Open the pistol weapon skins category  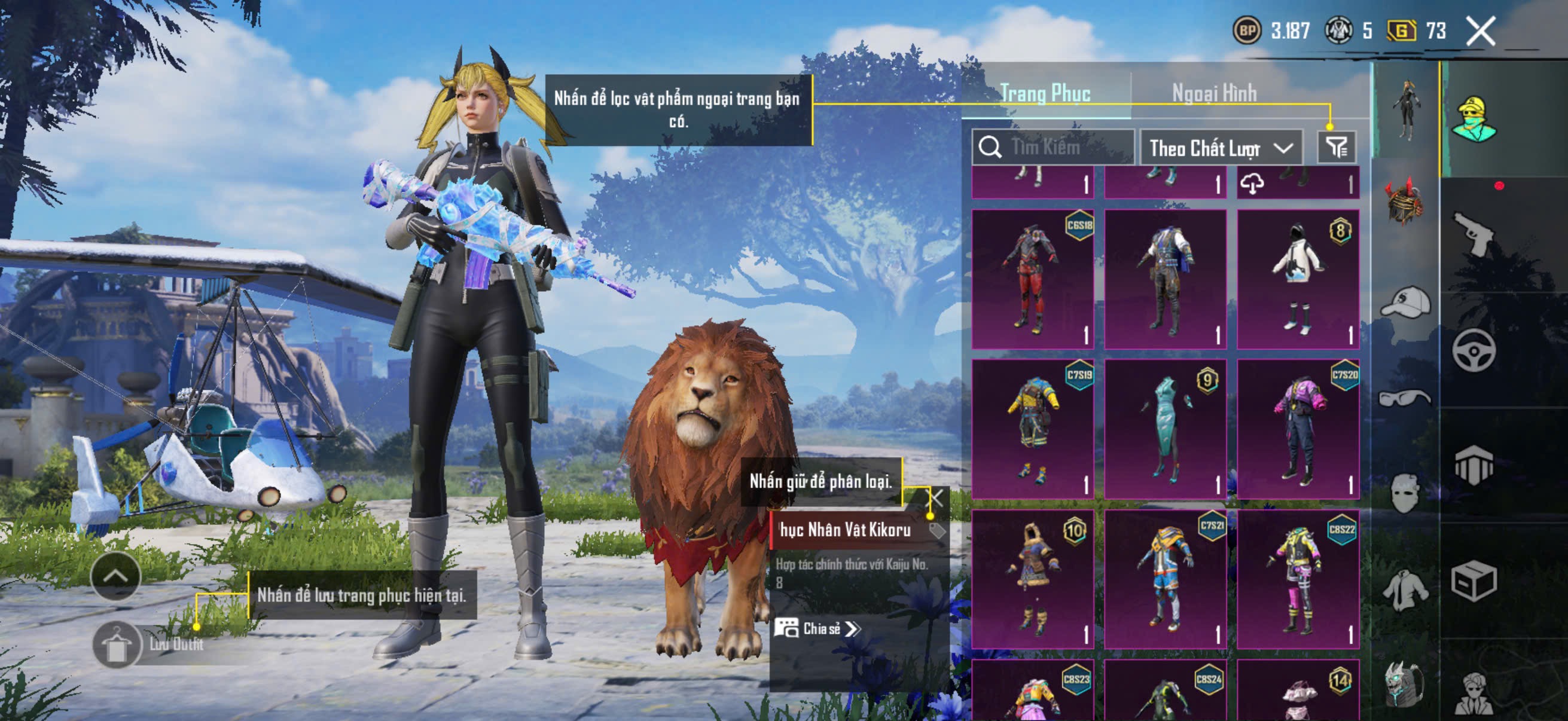[1473, 234]
